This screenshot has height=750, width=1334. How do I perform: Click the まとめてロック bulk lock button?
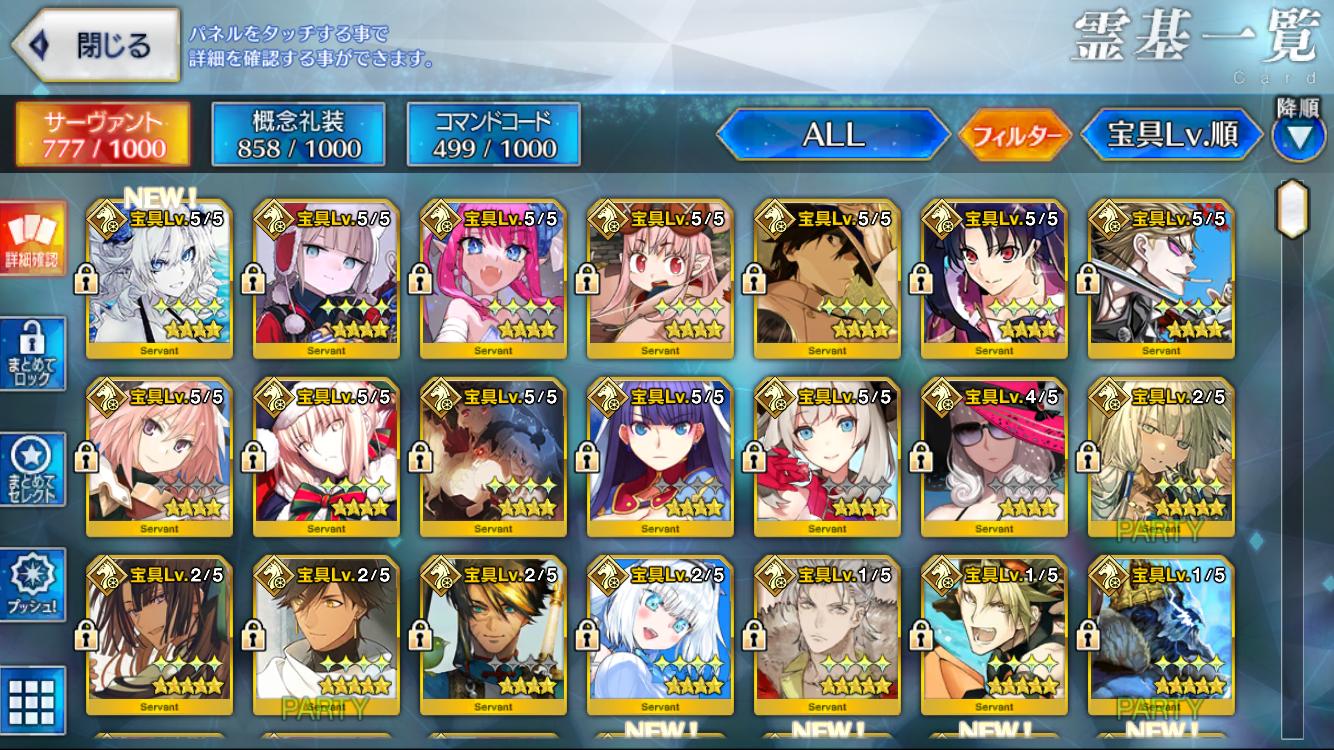point(33,354)
